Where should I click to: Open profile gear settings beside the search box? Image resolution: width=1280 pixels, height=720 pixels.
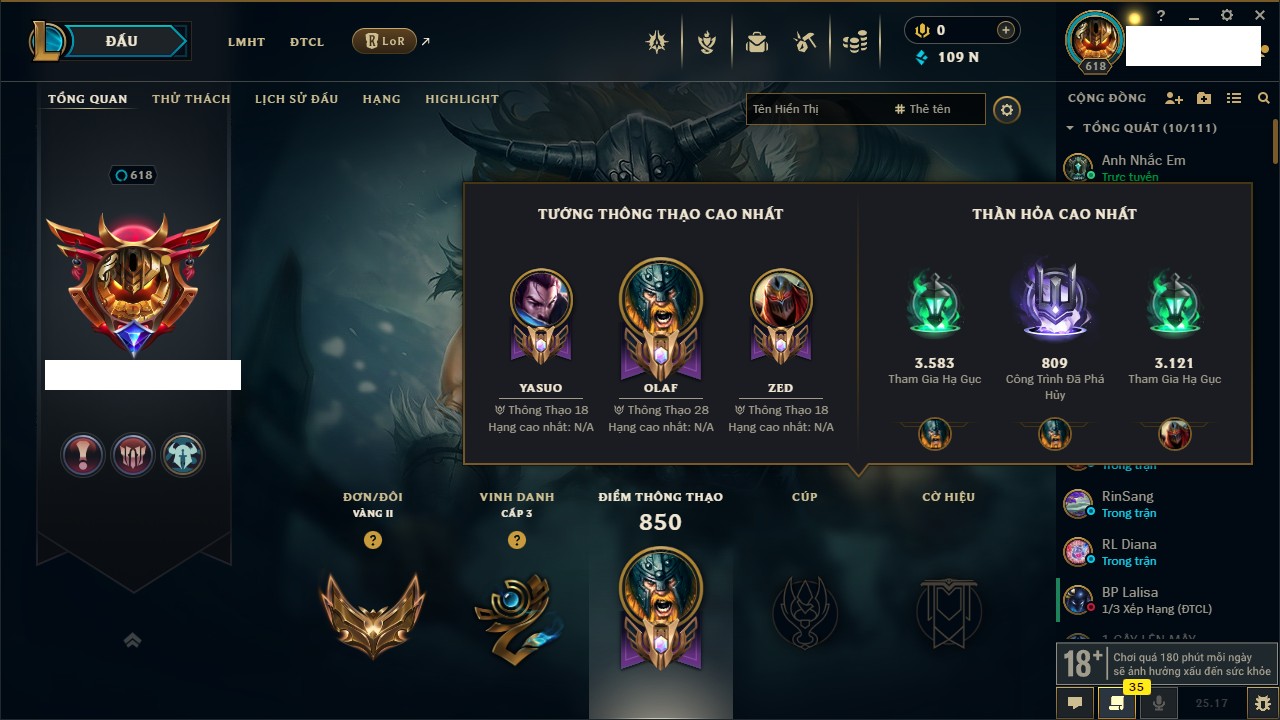tap(1007, 109)
